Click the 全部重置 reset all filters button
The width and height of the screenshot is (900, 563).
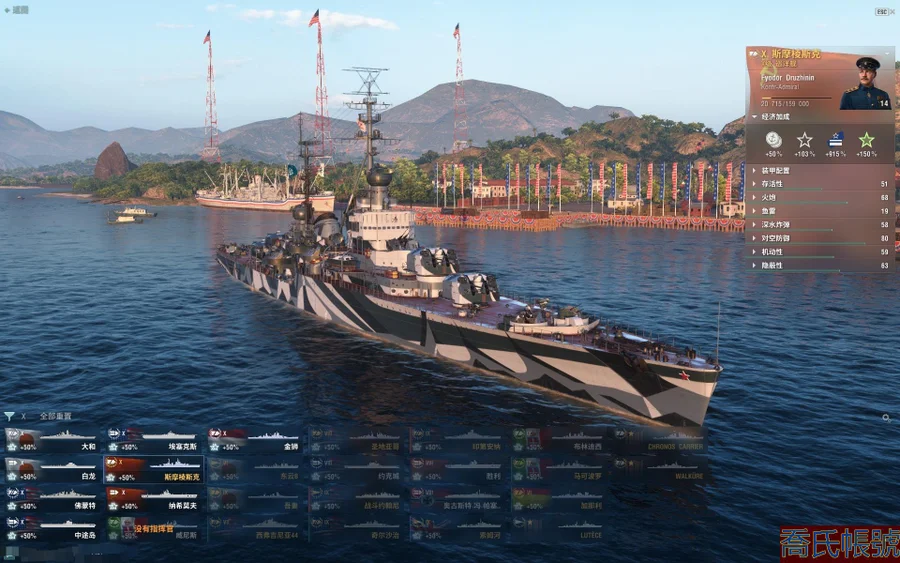55,416
